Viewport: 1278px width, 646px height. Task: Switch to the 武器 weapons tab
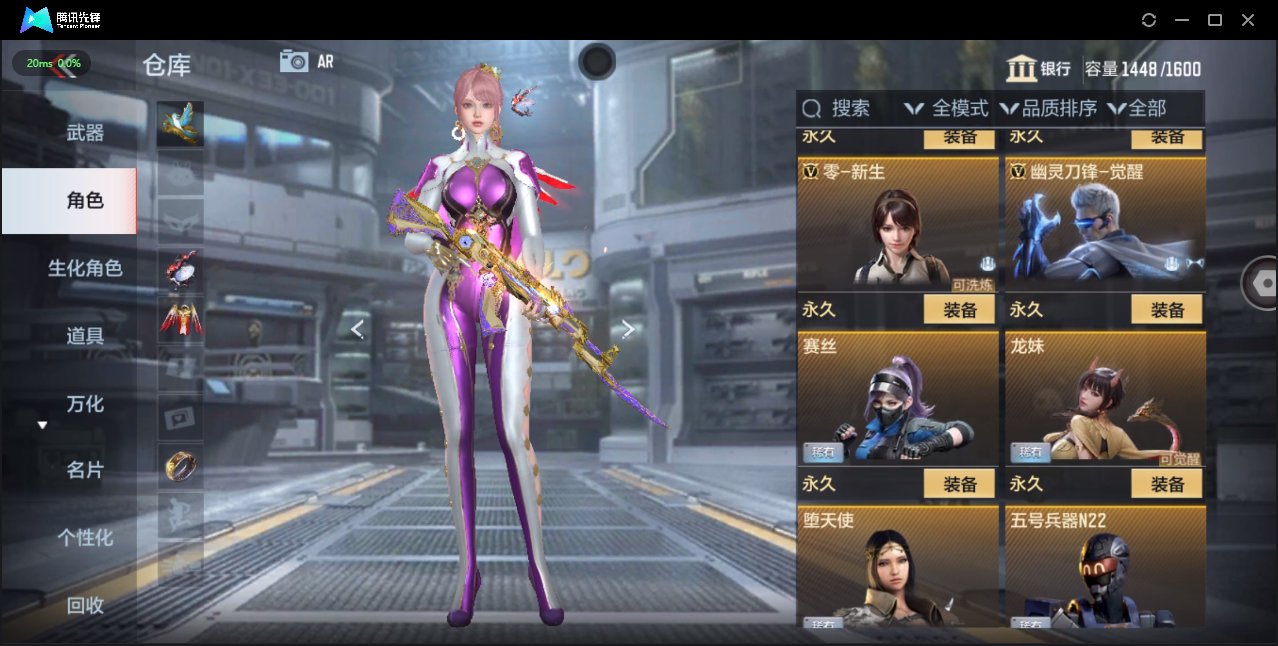[x=85, y=133]
